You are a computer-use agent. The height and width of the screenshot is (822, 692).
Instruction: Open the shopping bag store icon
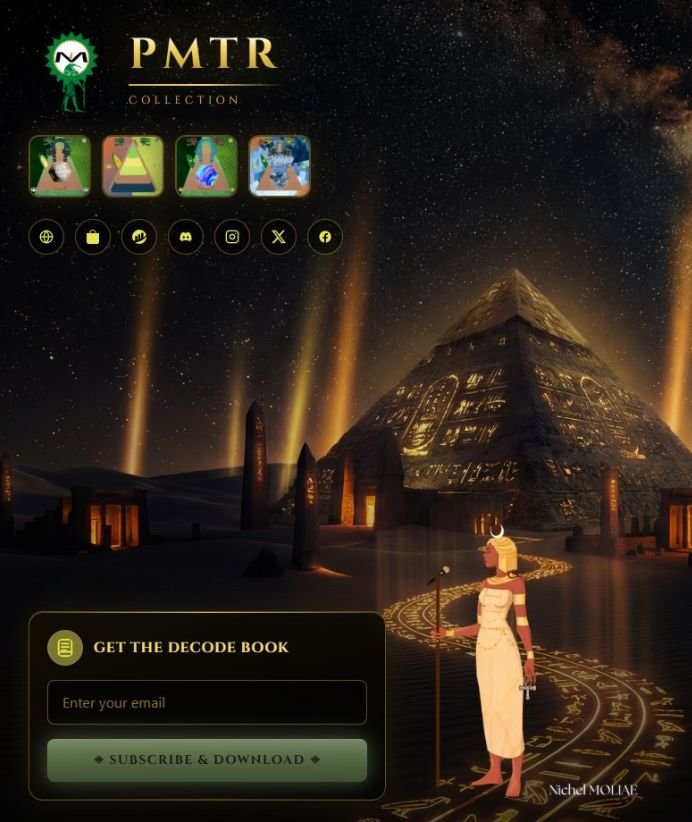[93, 237]
